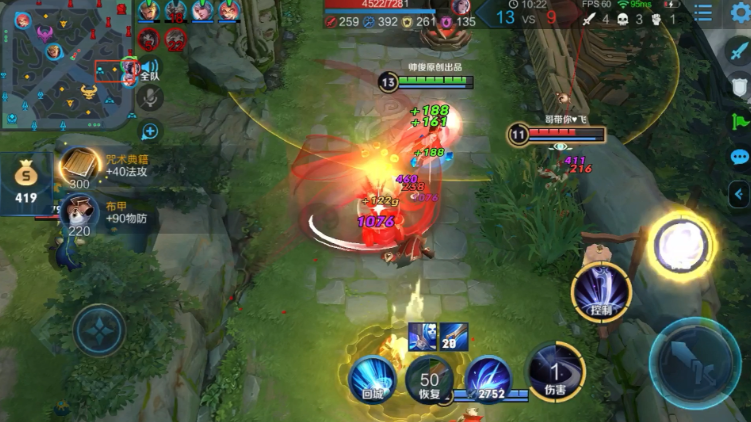Open the chat bubble quick messages
This screenshot has width=751, height=422.
(740, 157)
